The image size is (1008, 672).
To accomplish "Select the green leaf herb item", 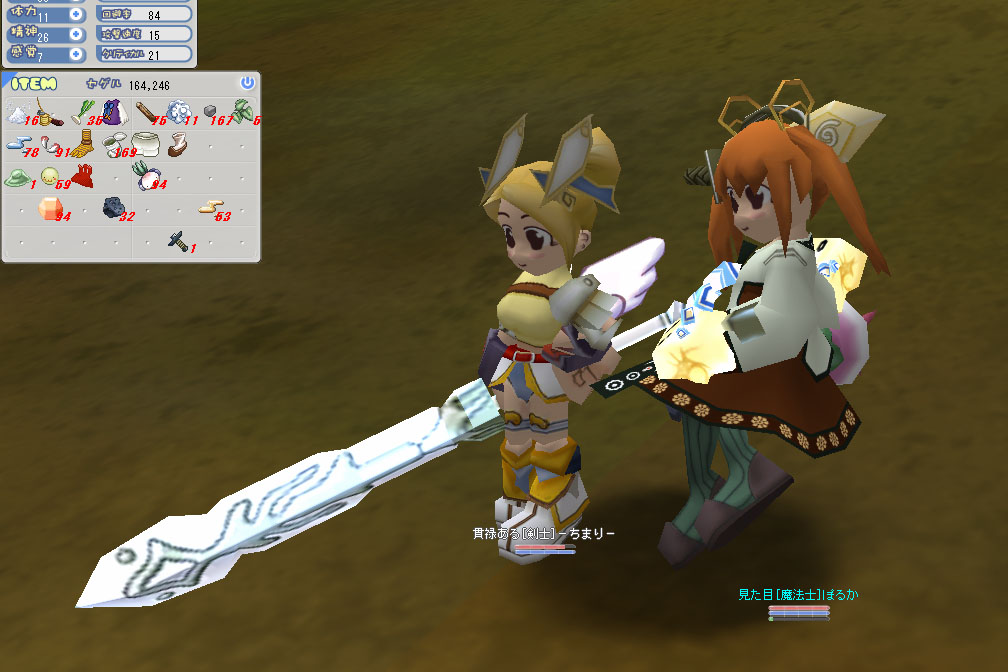I will point(243,111).
